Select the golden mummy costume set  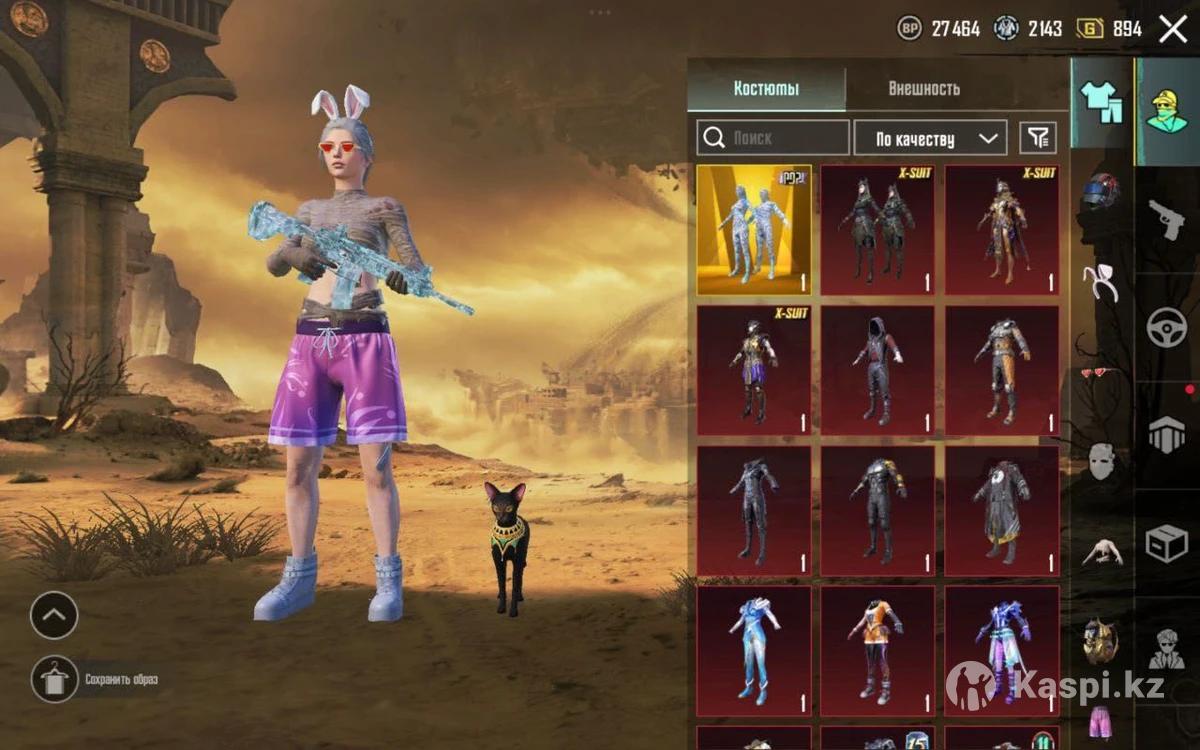click(x=754, y=230)
